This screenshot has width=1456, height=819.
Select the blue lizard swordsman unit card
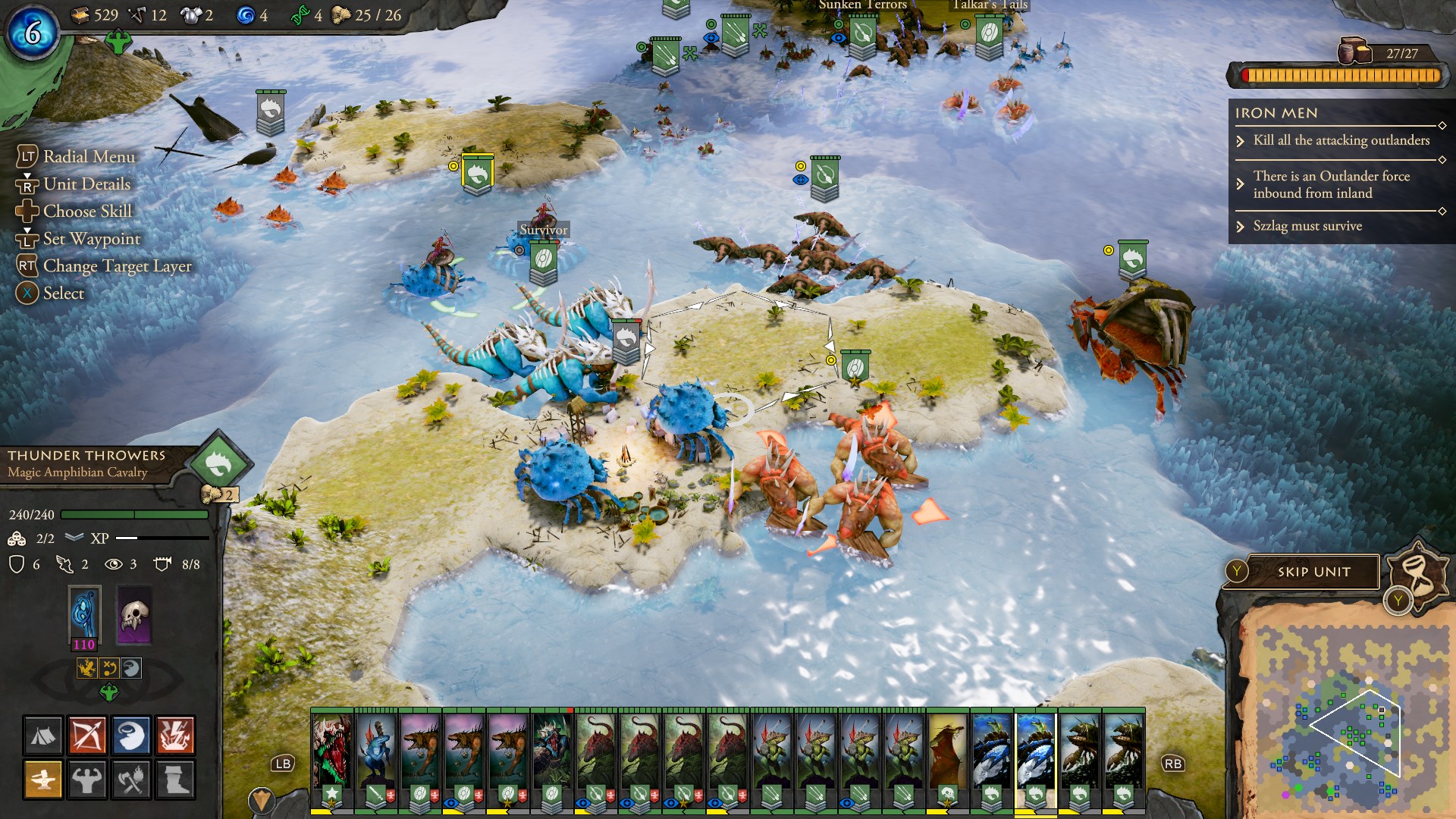coord(376,749)
